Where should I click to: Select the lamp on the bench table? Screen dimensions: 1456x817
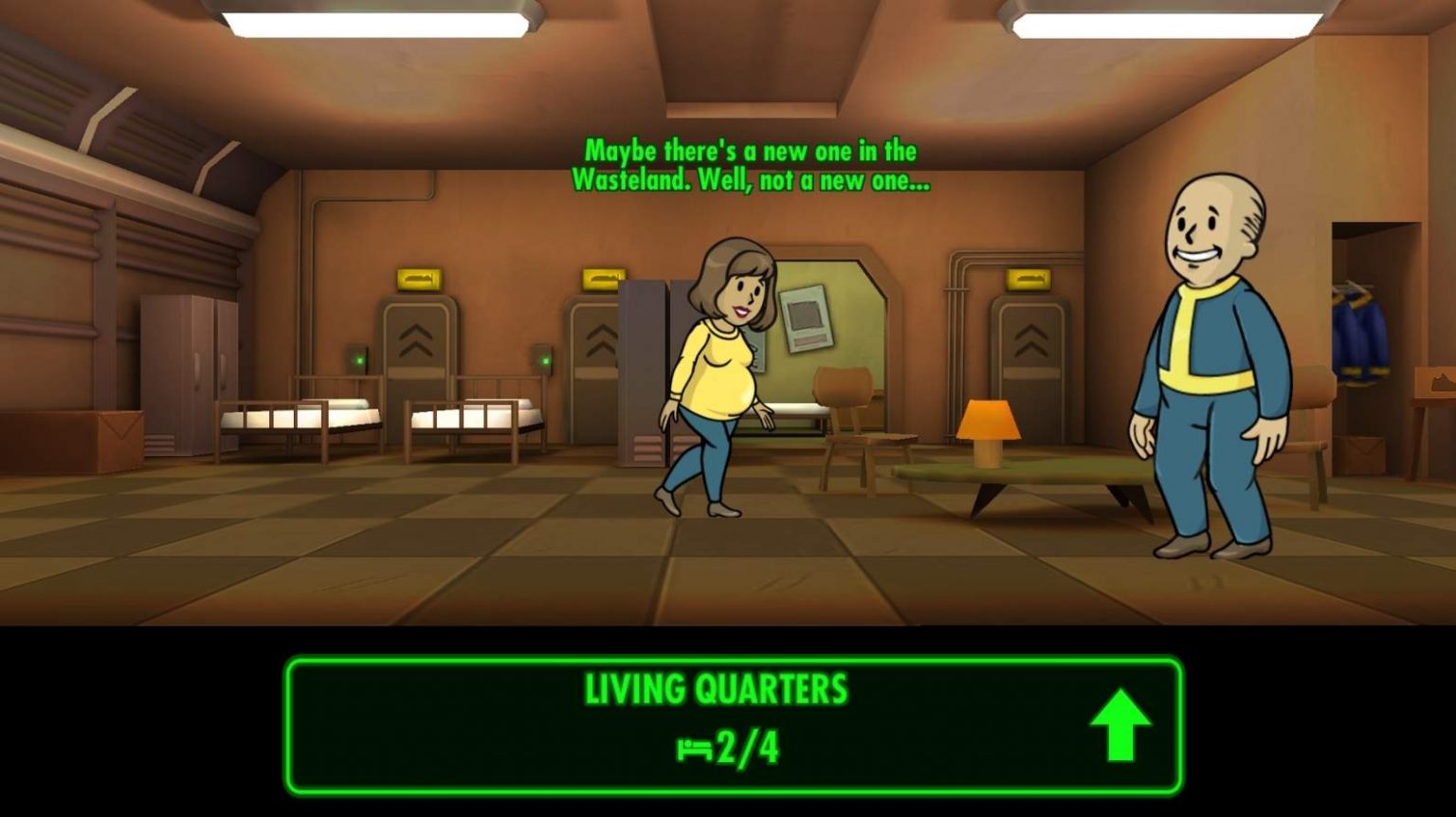point(991,431)
